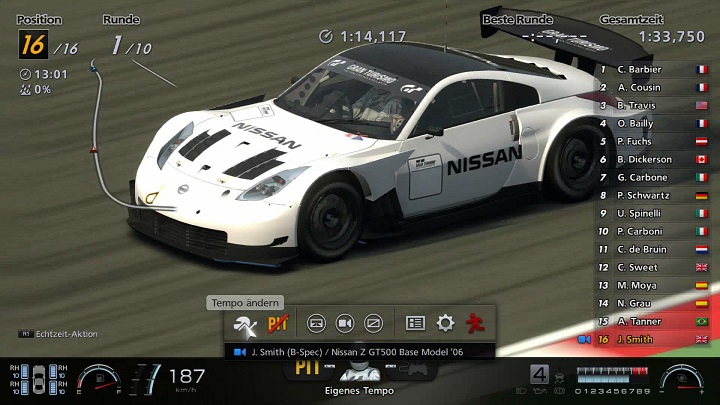The image size is (720, 405).
Task: Select the Tempo ändern pace command icon
Action: (x=245, y=323)
